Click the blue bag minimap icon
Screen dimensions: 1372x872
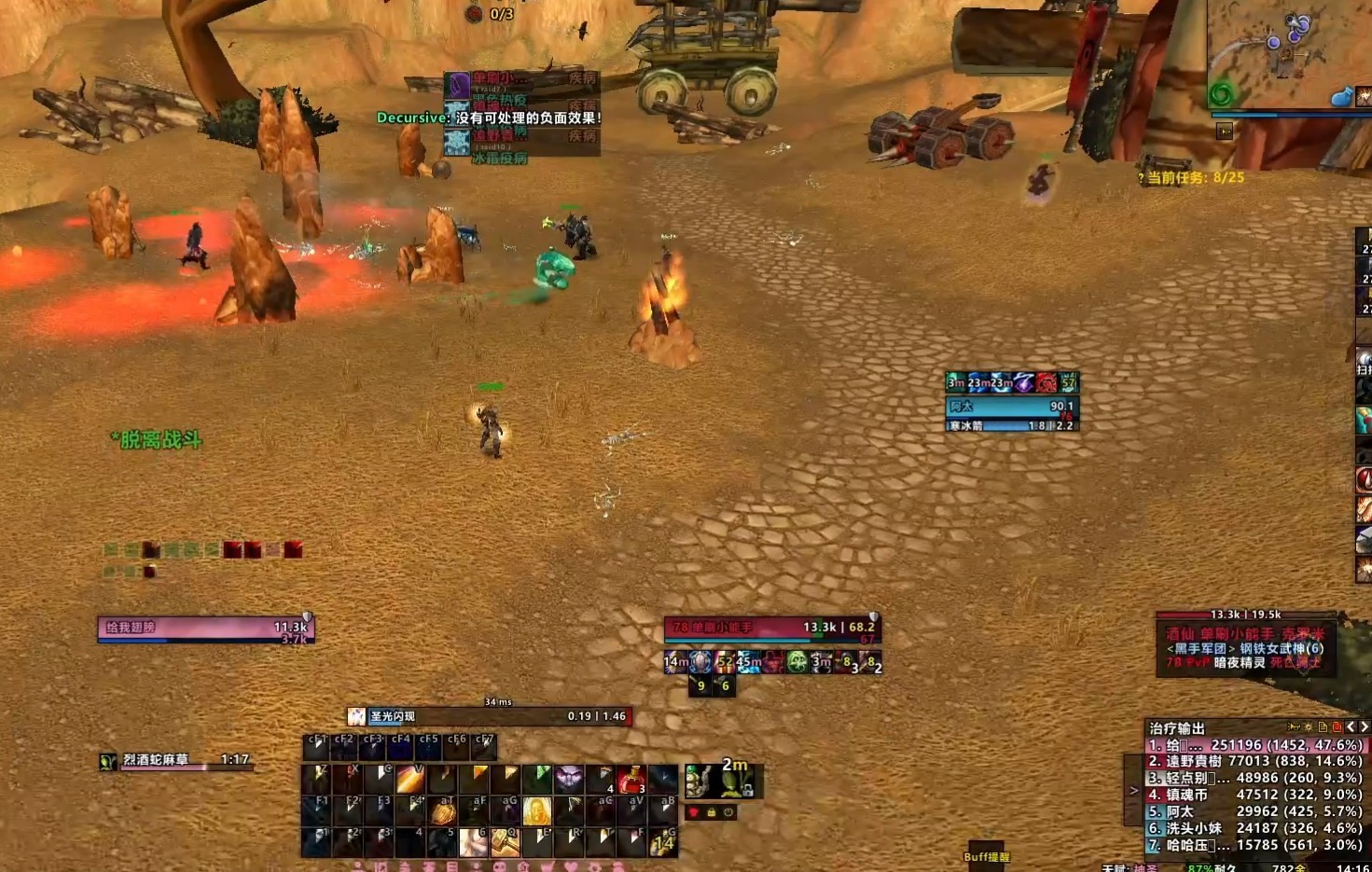pos(1341,97)
